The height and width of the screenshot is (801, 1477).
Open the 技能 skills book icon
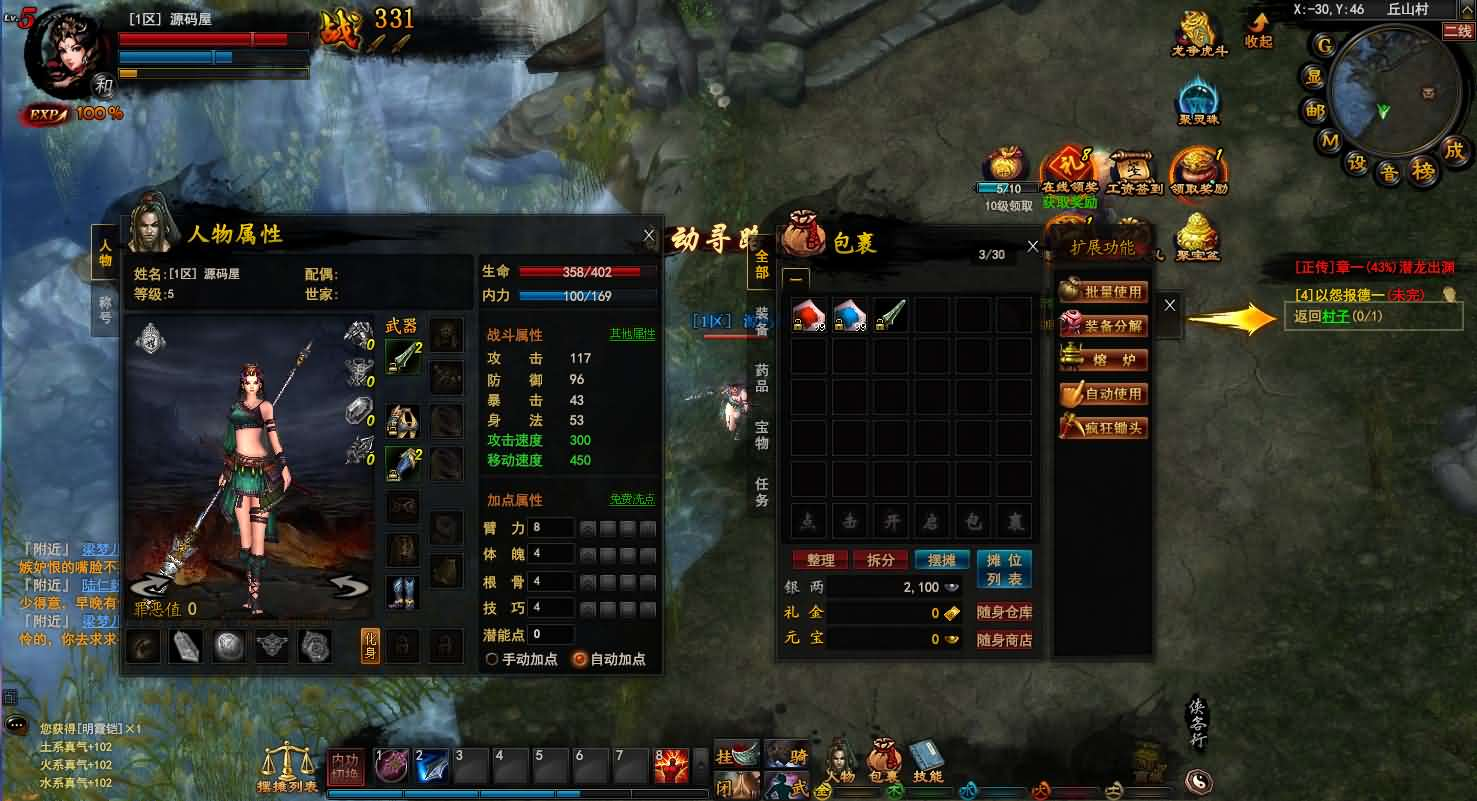928,762
